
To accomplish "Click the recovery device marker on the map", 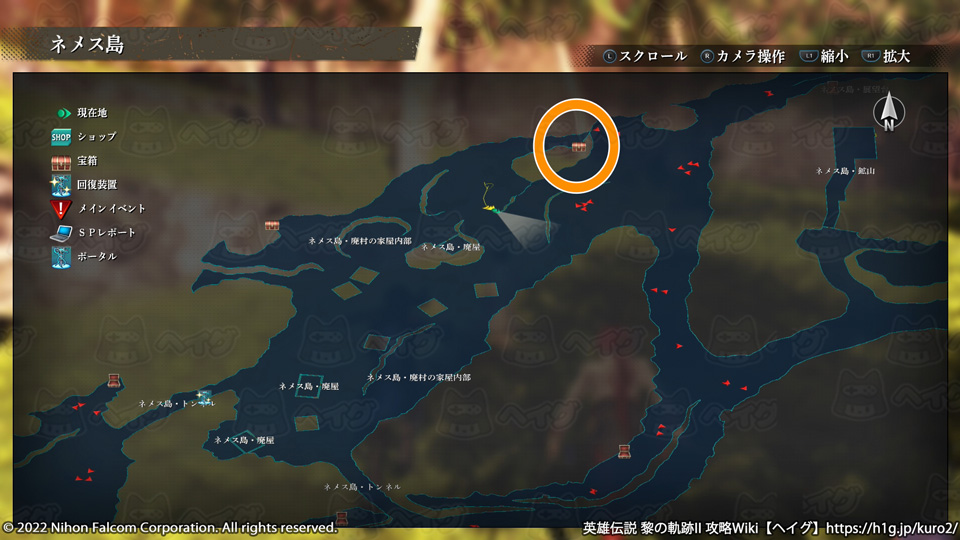I will tap(204, 397).
